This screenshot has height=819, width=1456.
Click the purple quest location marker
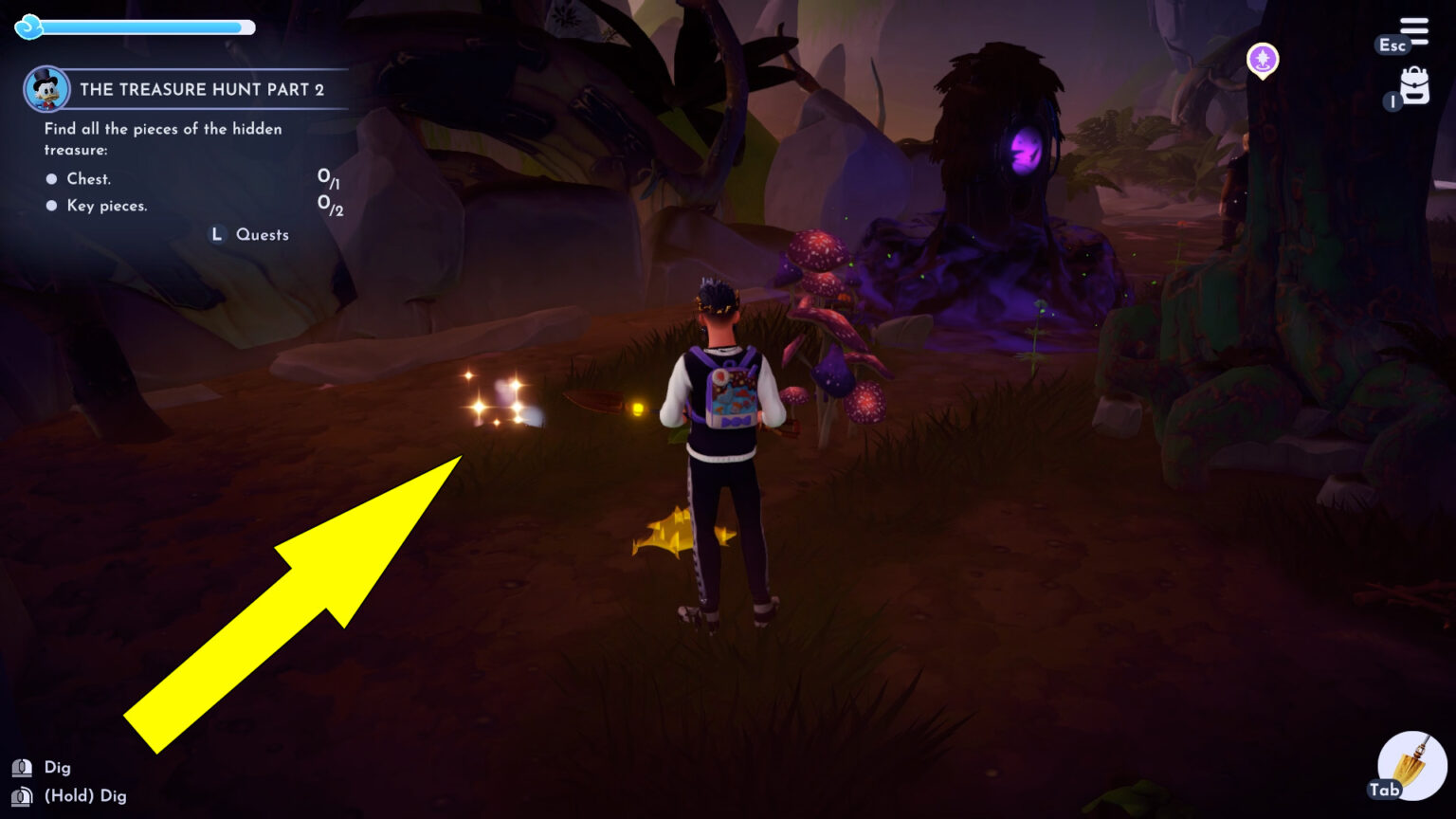click(1262, 61)
